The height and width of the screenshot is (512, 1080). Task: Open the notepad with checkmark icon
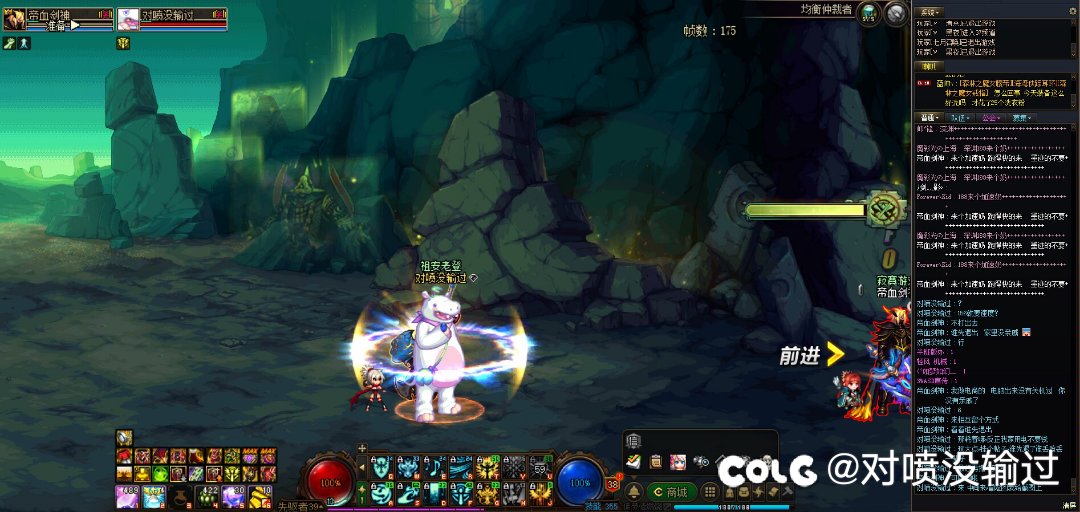[633, 461]
